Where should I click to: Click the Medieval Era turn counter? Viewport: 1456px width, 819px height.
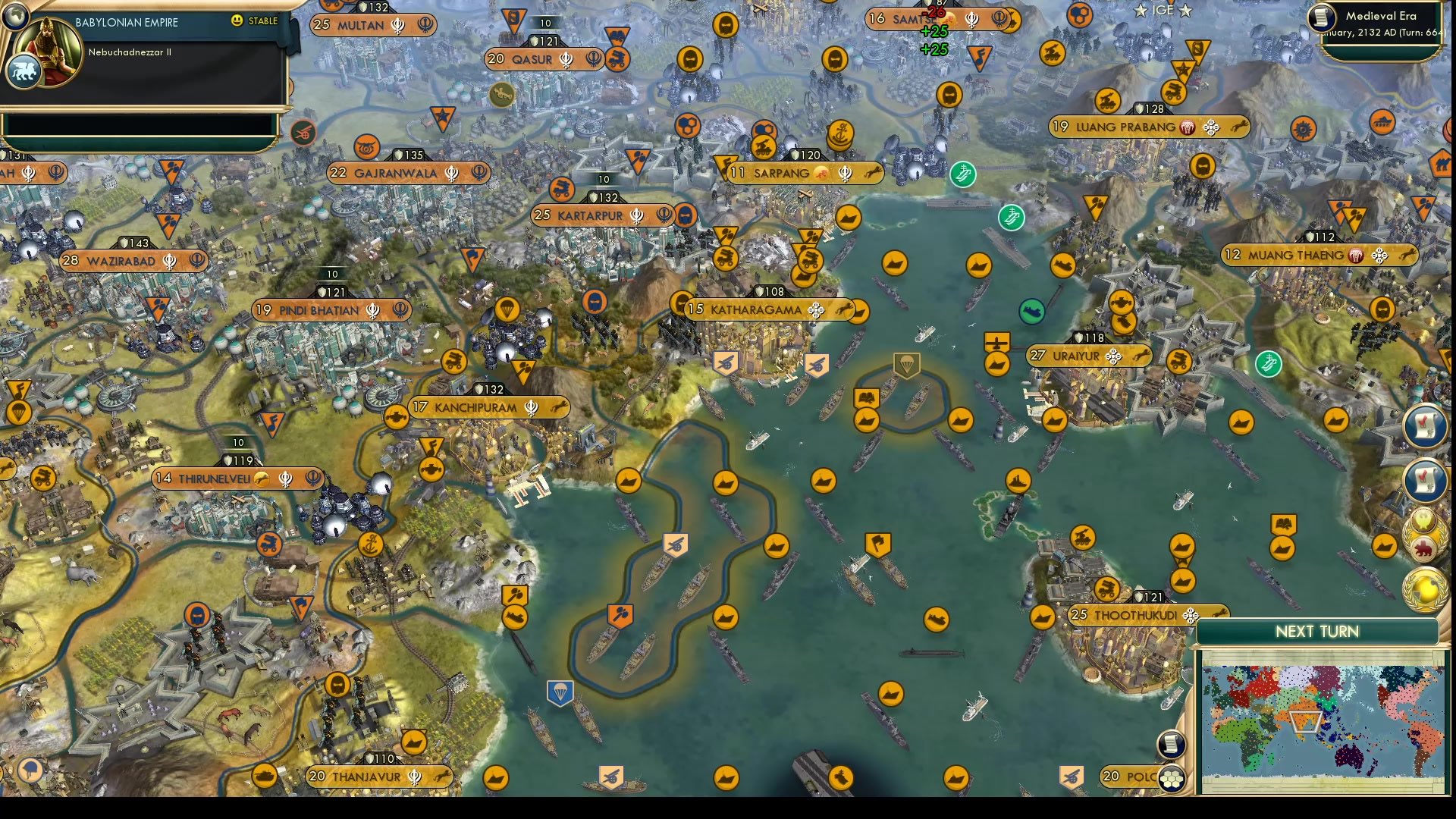click(1384, 23)
